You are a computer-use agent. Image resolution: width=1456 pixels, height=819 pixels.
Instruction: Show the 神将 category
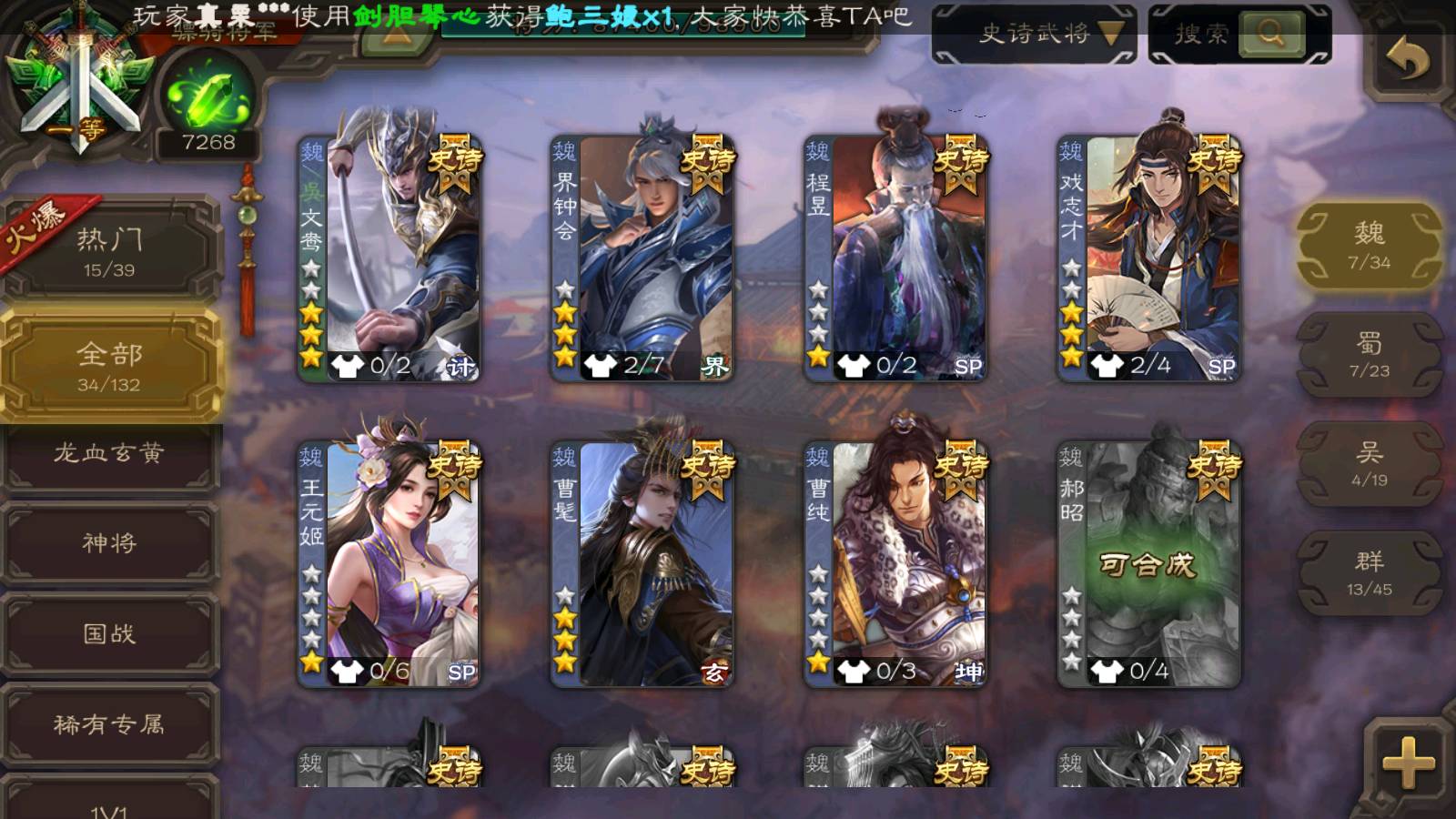click(x=110, y=543)
